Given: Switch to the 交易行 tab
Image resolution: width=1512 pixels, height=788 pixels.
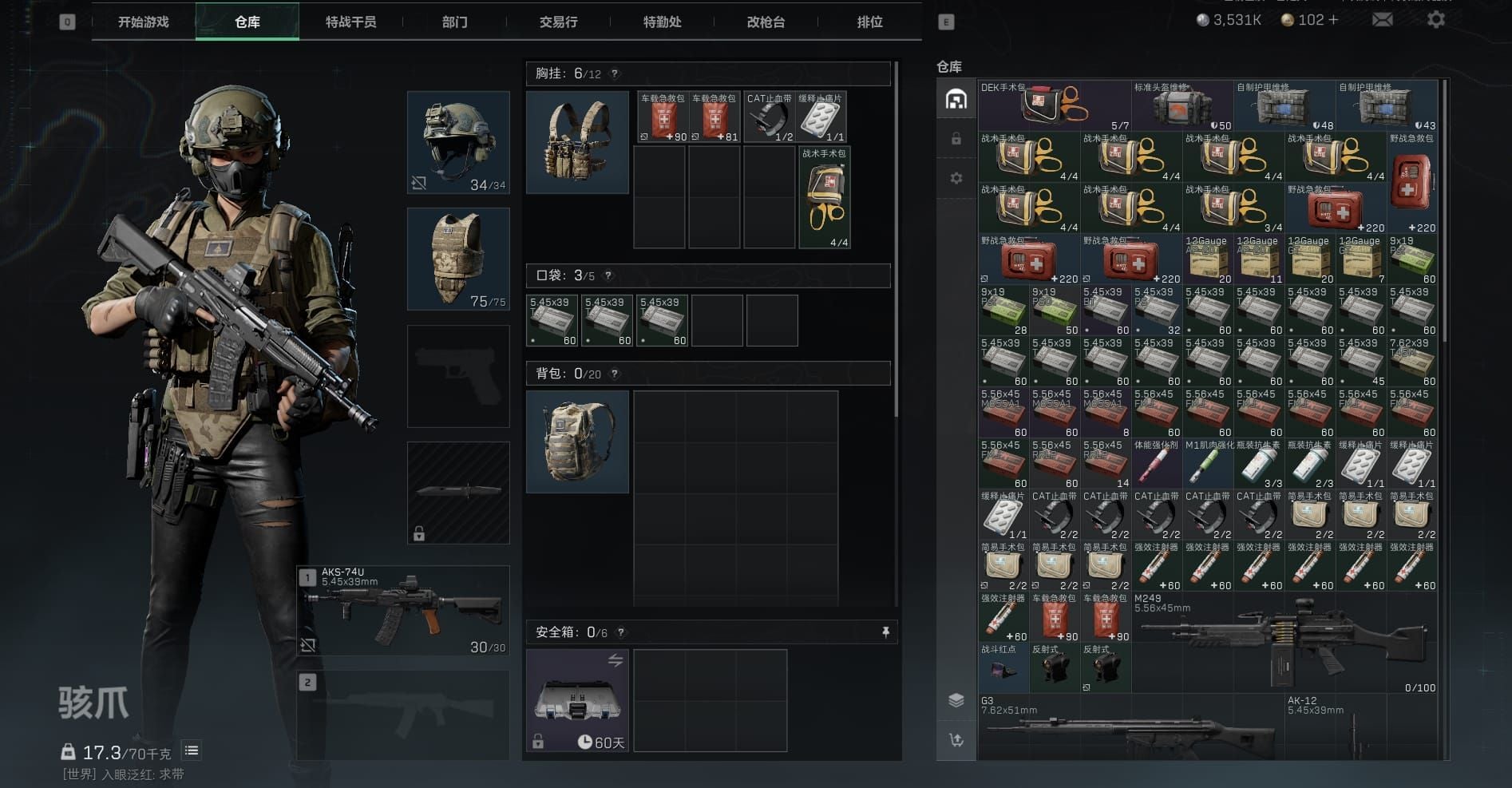Looking at the screenshot, I should 557,22.
